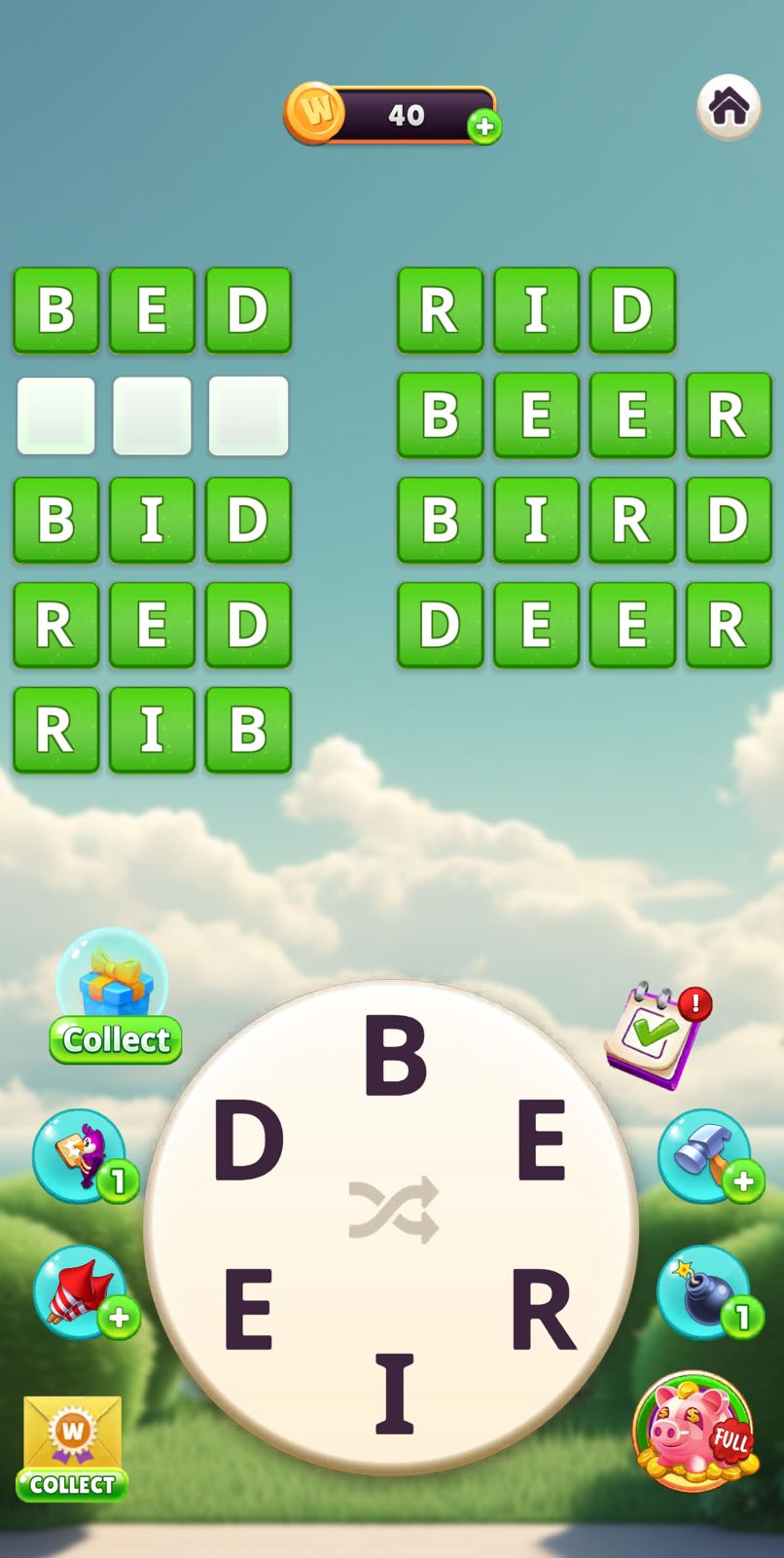This screenshot has height=1558, width=784.
Task: Launch the rocket booster
Action: coord(81,1292)
